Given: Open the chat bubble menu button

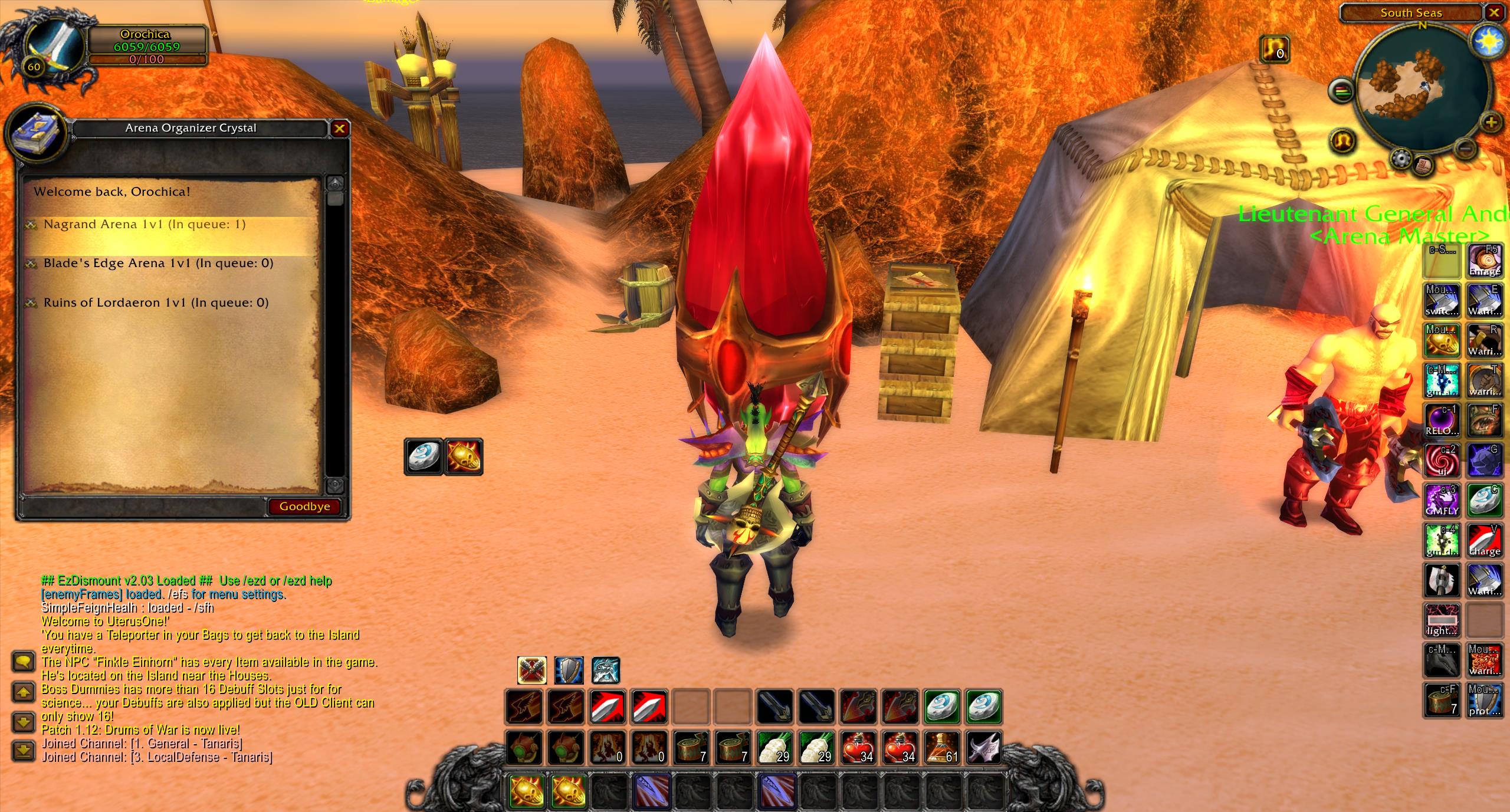Looking at the screenshot, I should (24, 662).
